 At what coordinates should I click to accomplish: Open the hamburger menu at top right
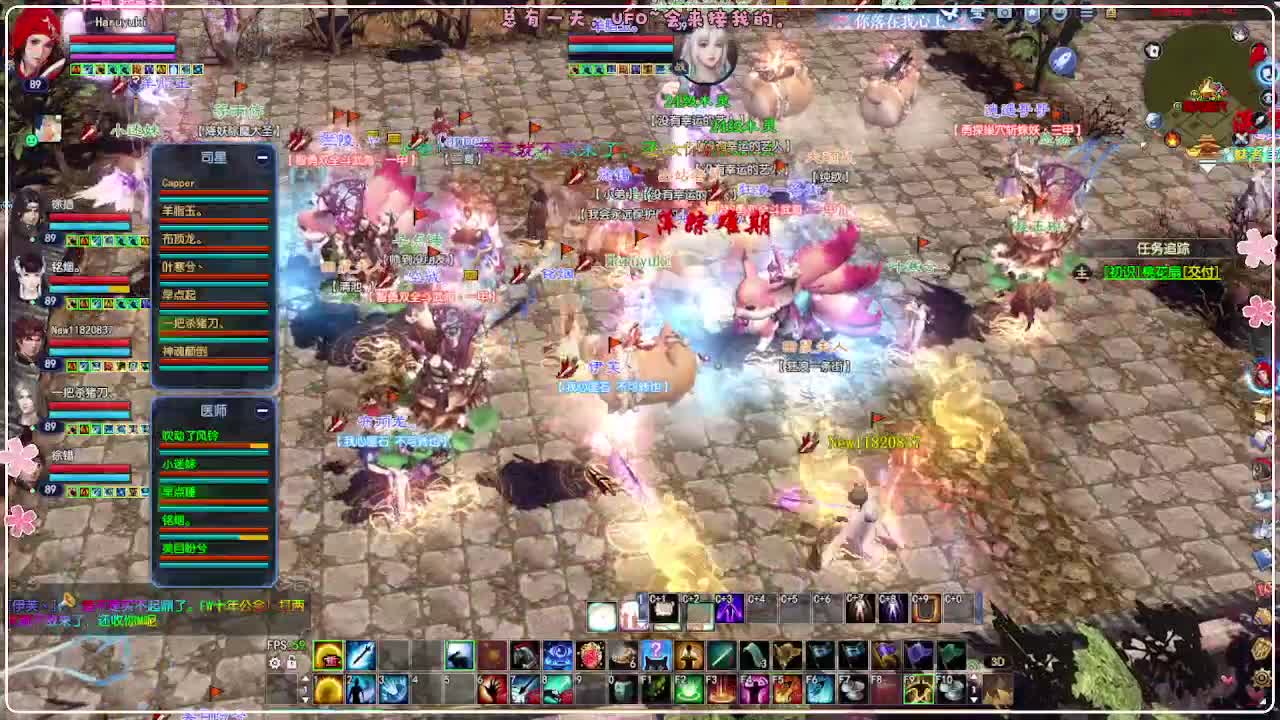[x=1086, y=13]
